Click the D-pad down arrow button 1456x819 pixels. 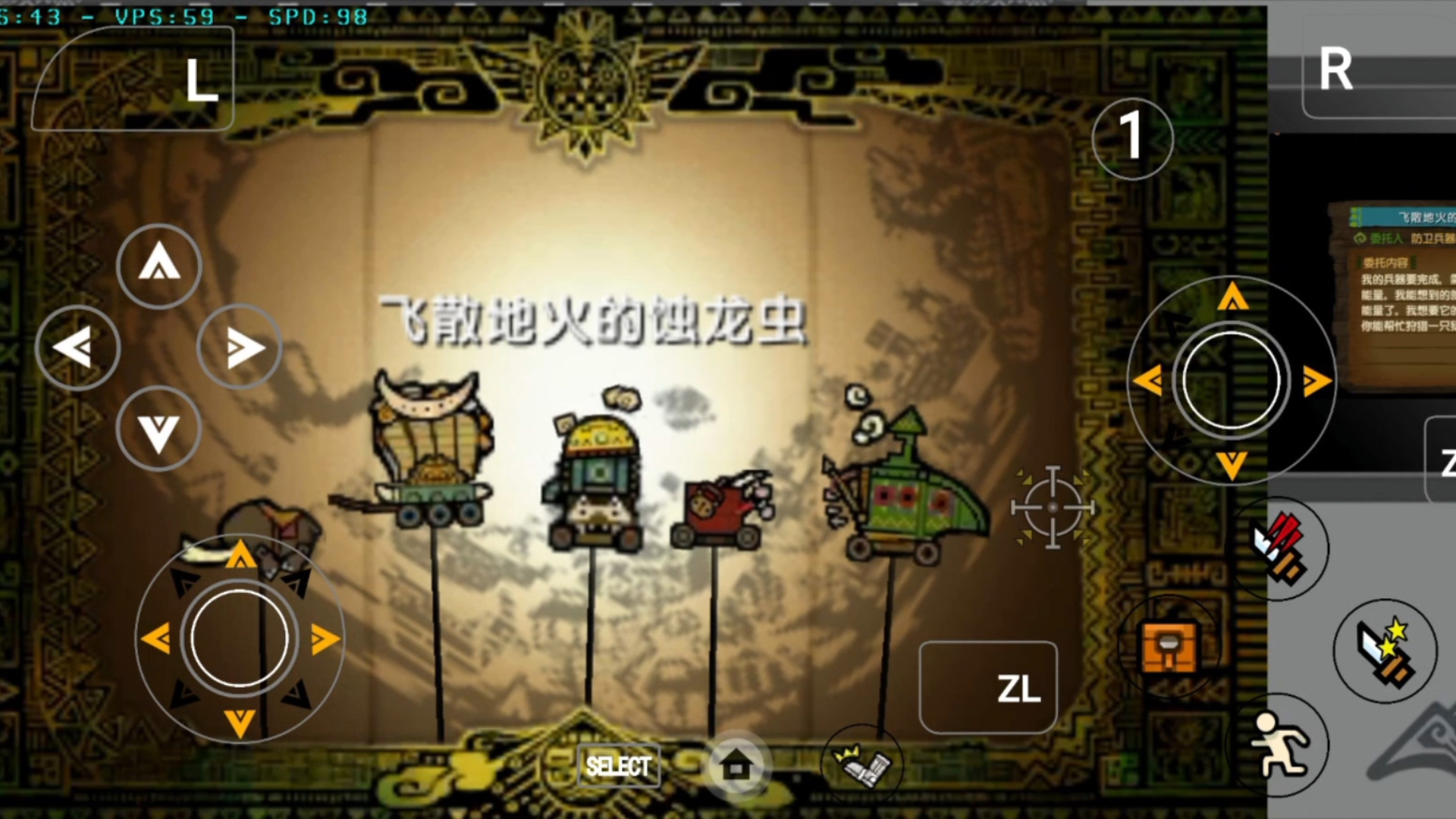(x=158, y=430)
